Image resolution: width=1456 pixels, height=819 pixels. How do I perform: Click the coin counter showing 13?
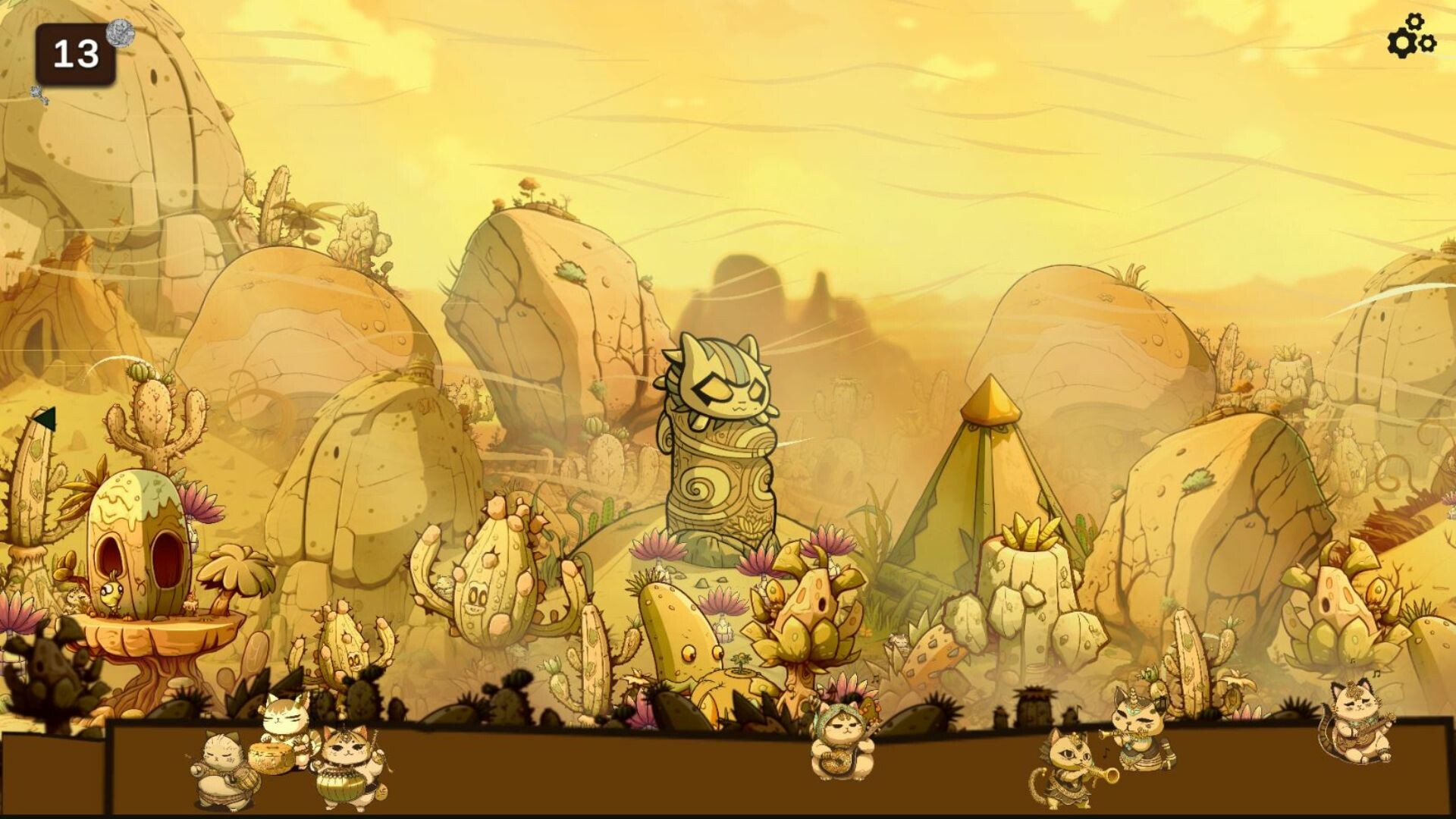[74, 52]
